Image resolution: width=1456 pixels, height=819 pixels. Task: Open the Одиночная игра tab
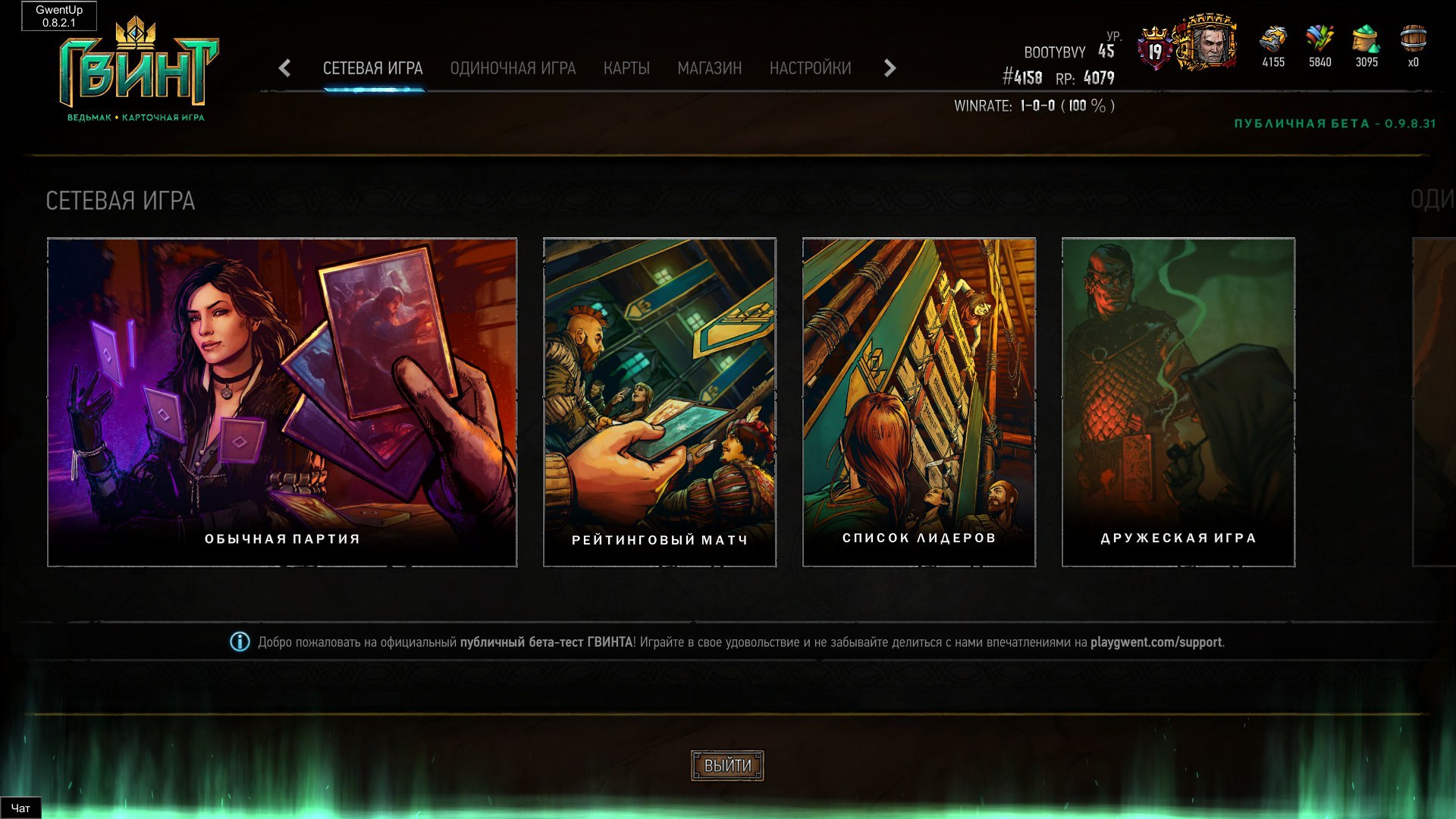pyautogui.click(x=513, y=68)
